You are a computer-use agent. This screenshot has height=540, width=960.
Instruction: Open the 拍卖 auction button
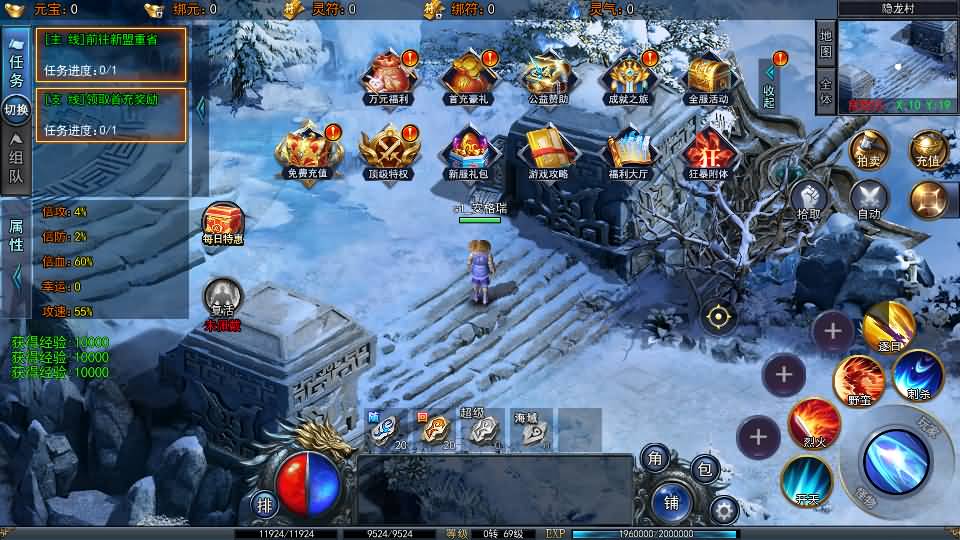[868, 151]
